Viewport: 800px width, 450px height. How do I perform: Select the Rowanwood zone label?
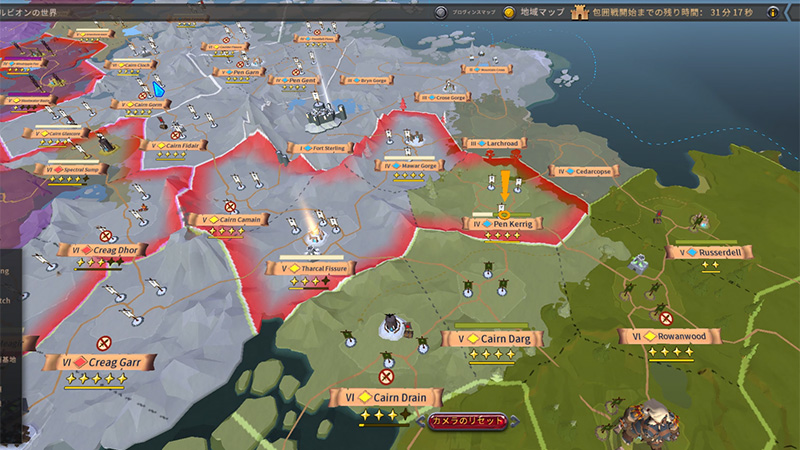tap(670, 337)
